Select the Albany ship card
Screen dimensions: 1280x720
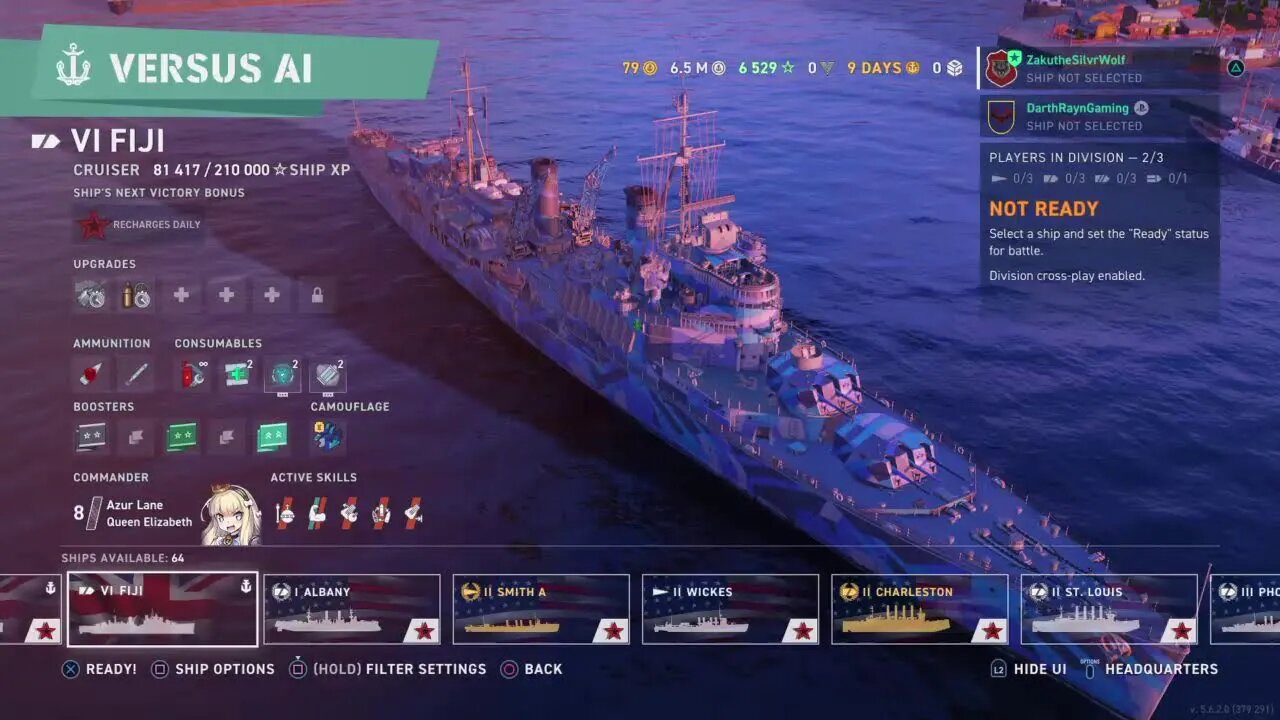pos(351,608)
